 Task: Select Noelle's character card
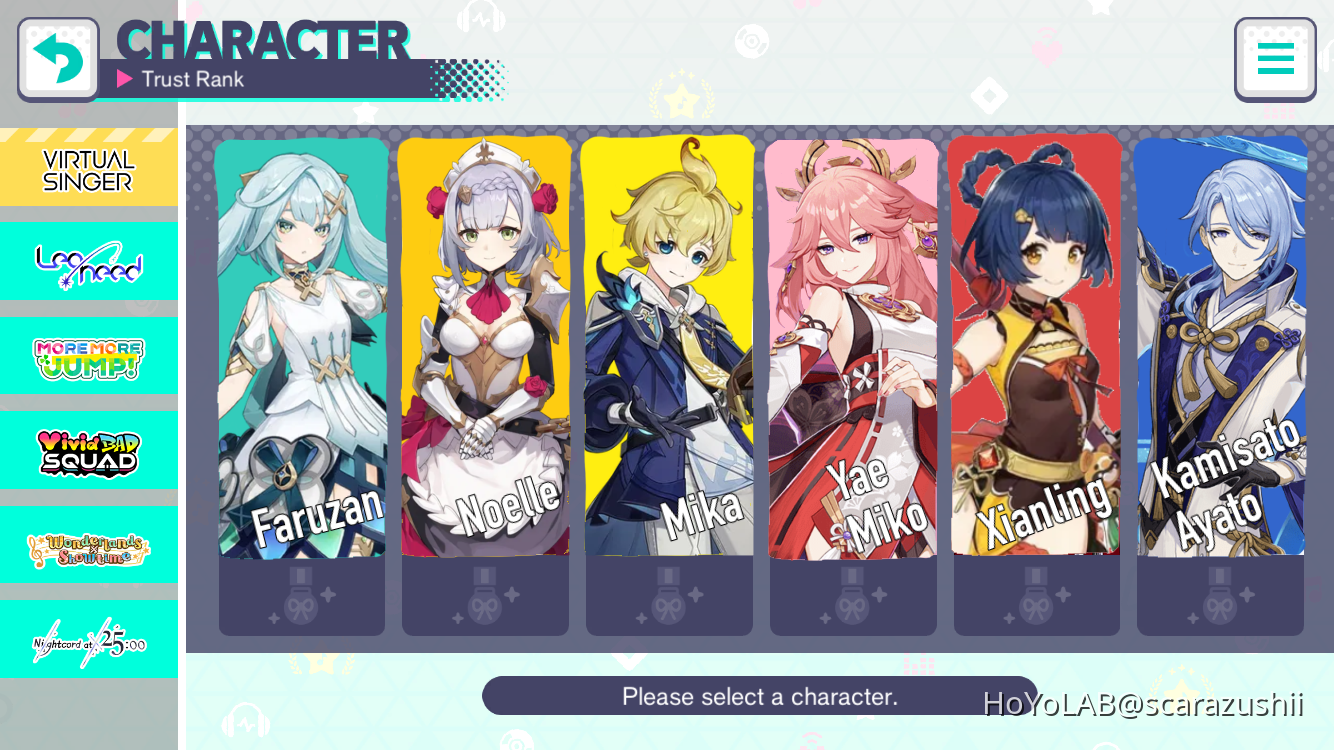point(486,350)
